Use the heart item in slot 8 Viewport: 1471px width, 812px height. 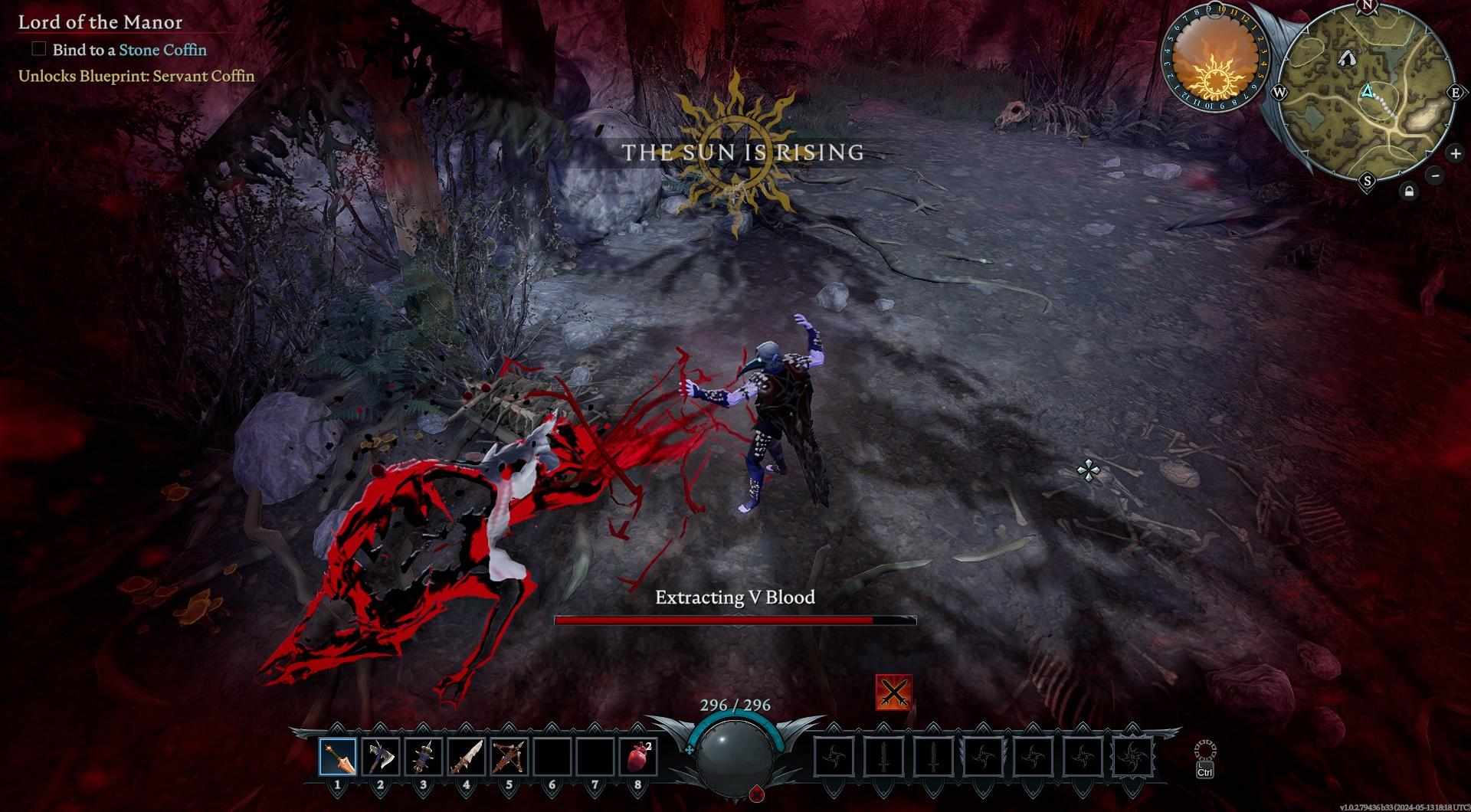coord(637,757)
